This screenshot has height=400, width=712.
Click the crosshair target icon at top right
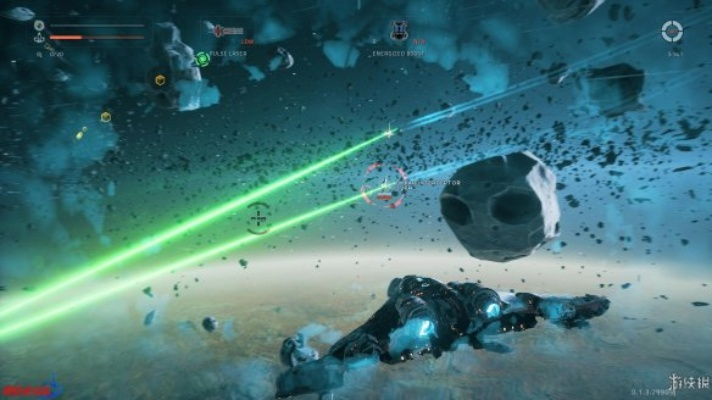tap(672, 32)
